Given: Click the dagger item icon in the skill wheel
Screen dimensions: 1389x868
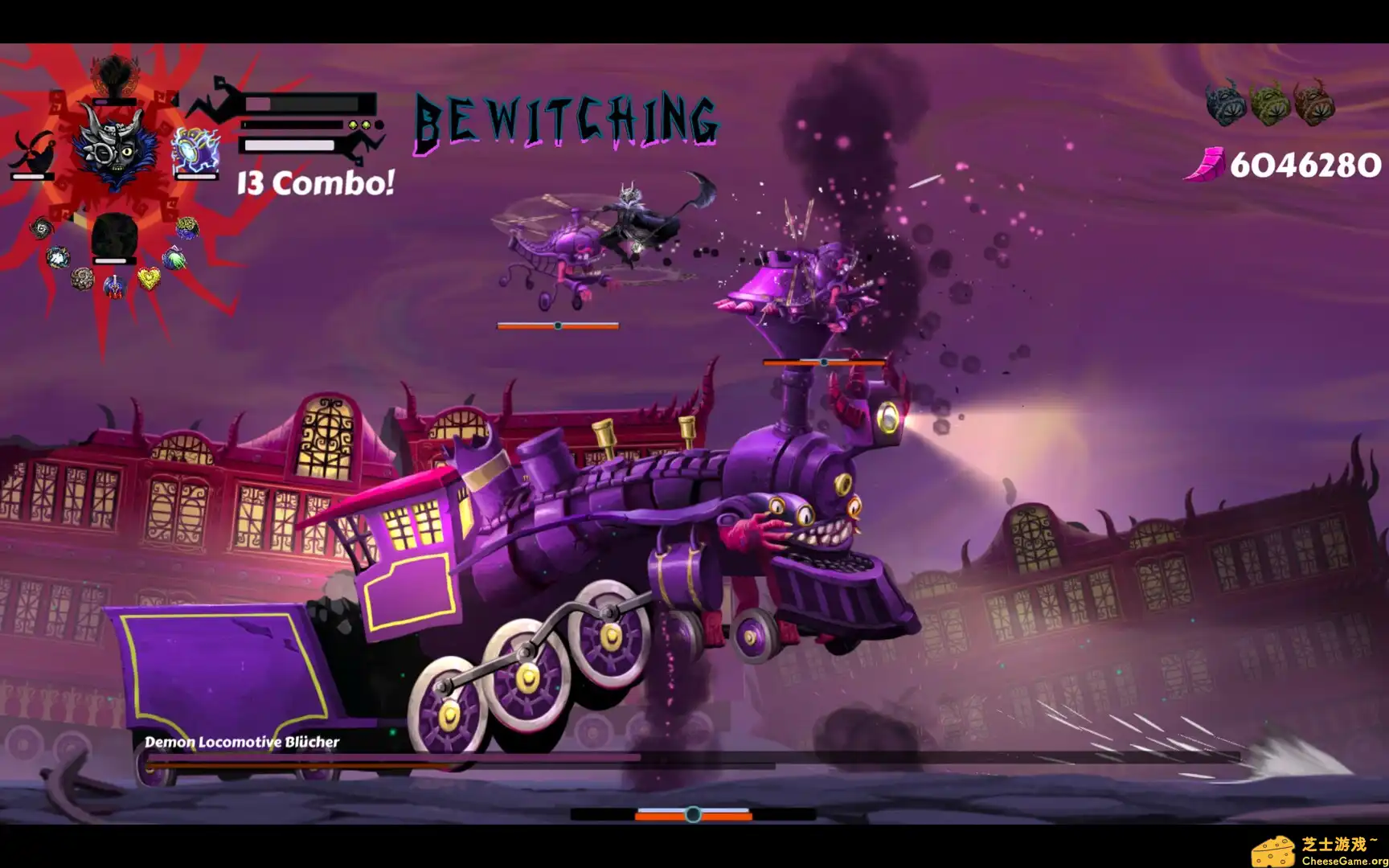Looking at the screenshot, I should tap(114, 287).
